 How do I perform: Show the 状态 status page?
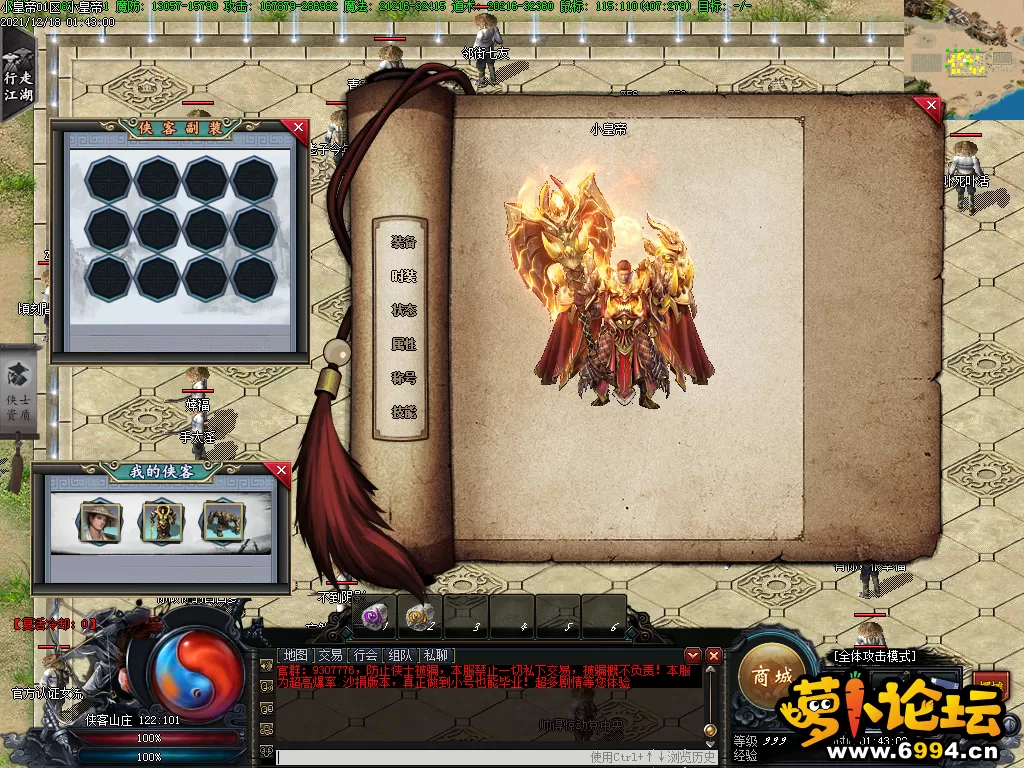click(x=403, y=310)
